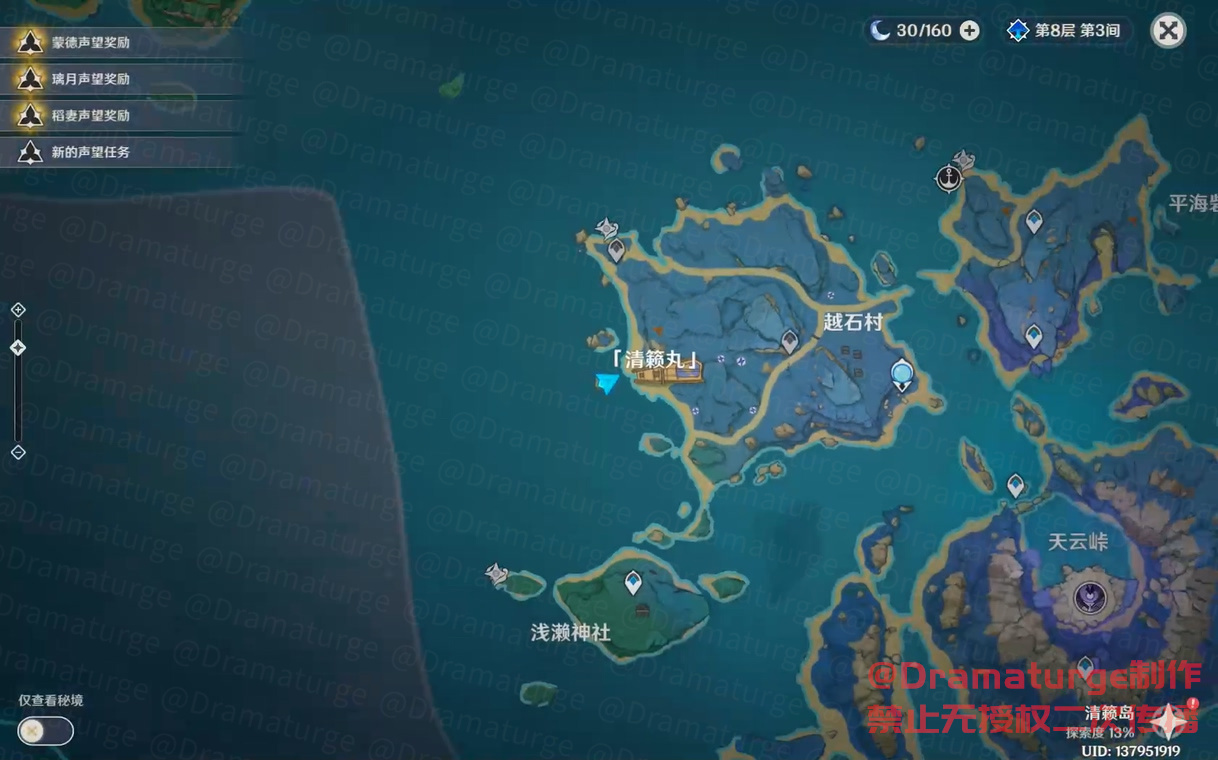Open the Spiral Abyss 第8层 第3间 indicator

(x=1065, y=31)
